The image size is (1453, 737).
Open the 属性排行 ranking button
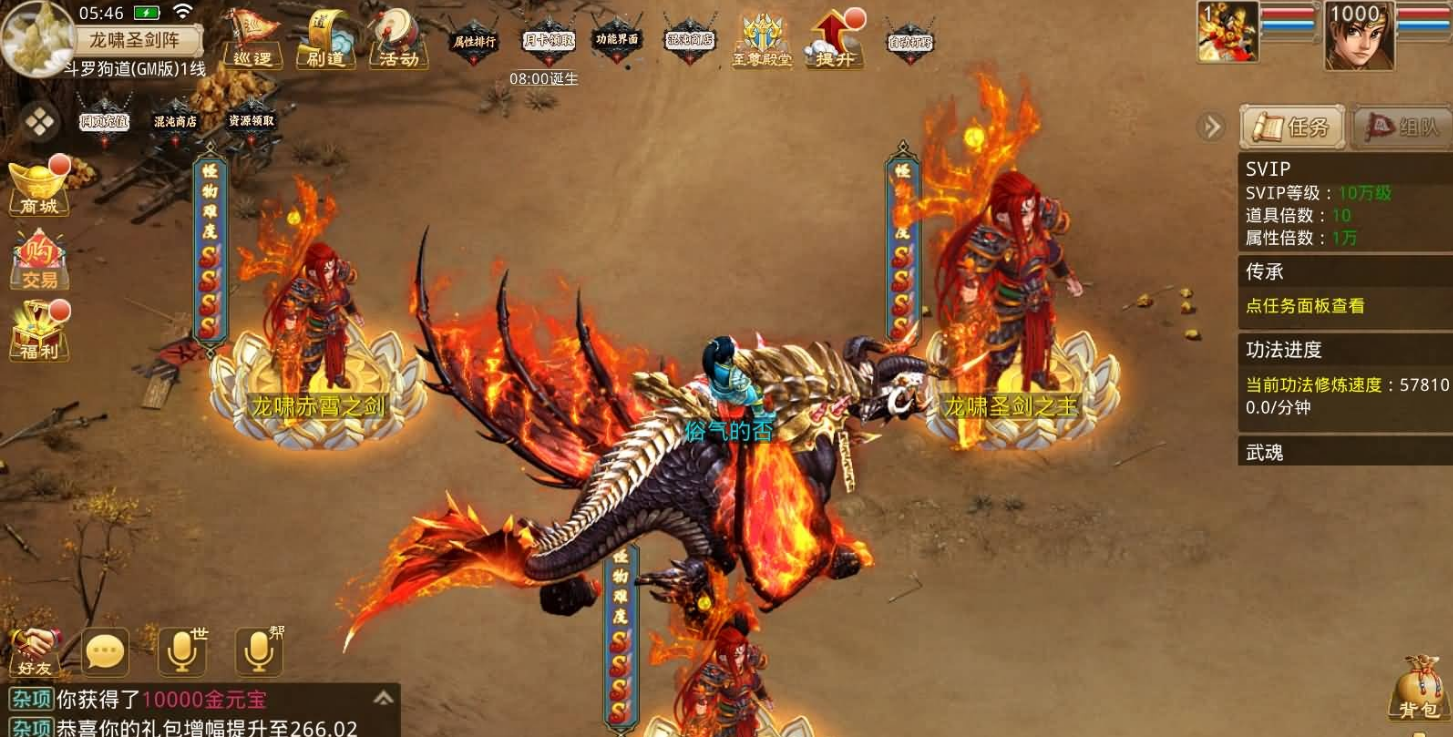[x=474, y=42]
